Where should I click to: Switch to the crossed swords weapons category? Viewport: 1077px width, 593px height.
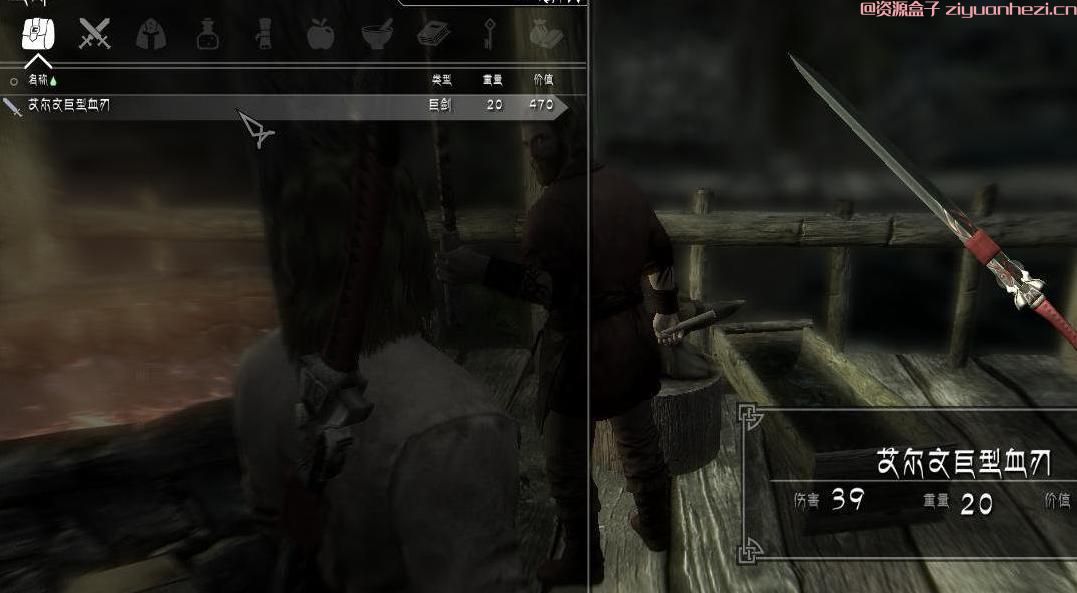(x=95, y=35)
